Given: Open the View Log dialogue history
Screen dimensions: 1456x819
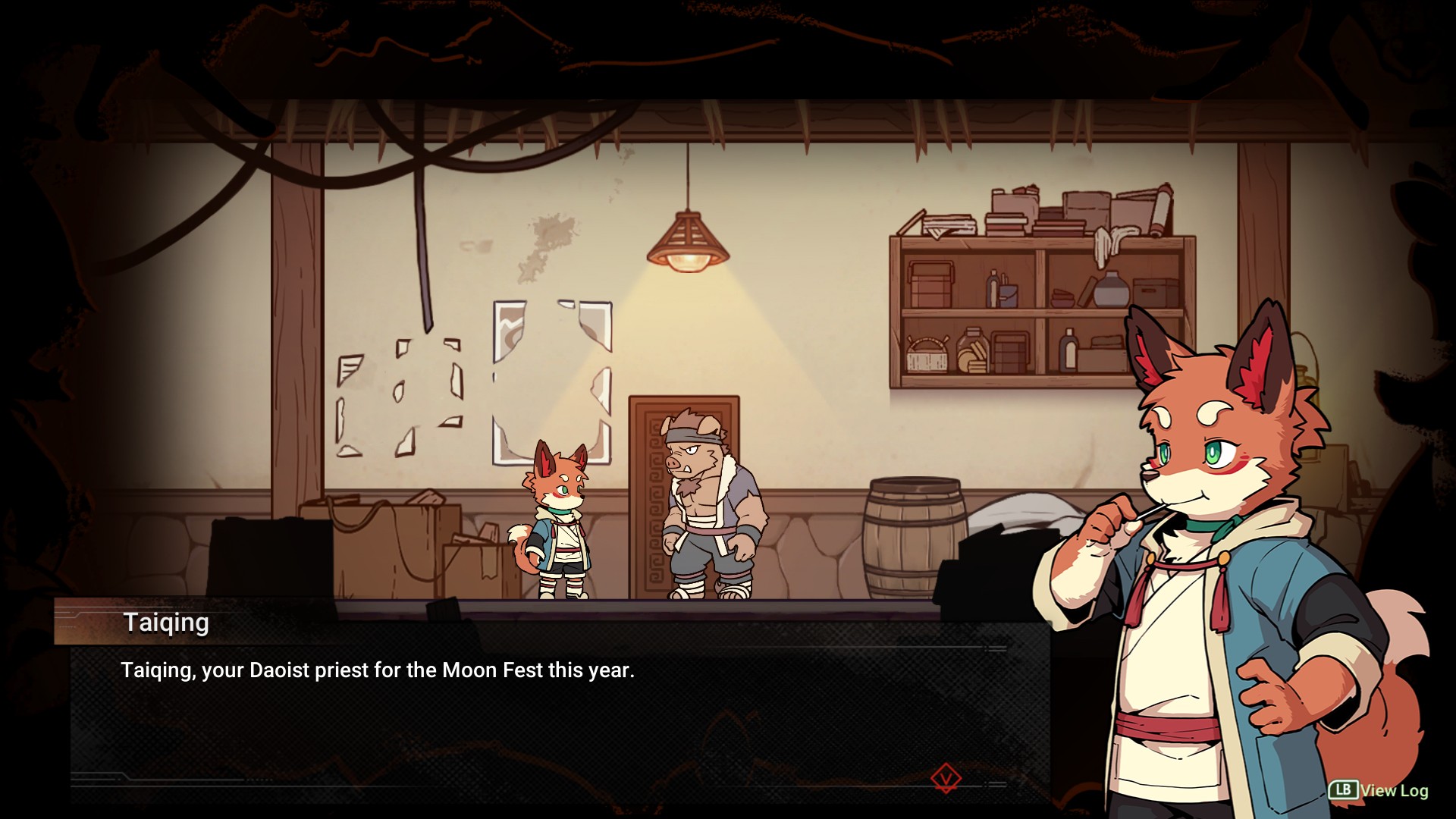Looking at the screenshot, I should click(x=1379, y=790).
